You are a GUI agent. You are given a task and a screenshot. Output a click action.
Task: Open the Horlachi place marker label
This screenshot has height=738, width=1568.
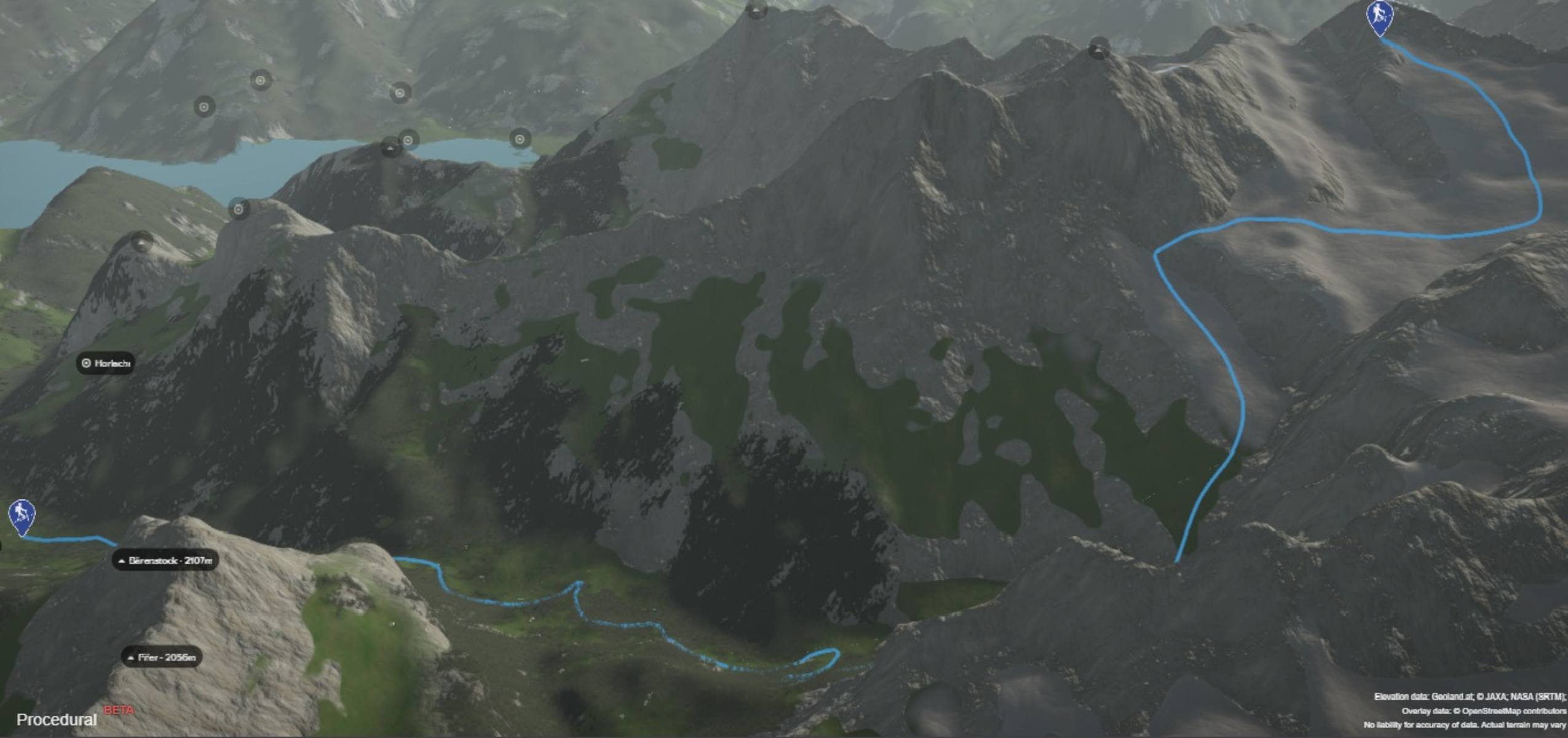(106, 363)
